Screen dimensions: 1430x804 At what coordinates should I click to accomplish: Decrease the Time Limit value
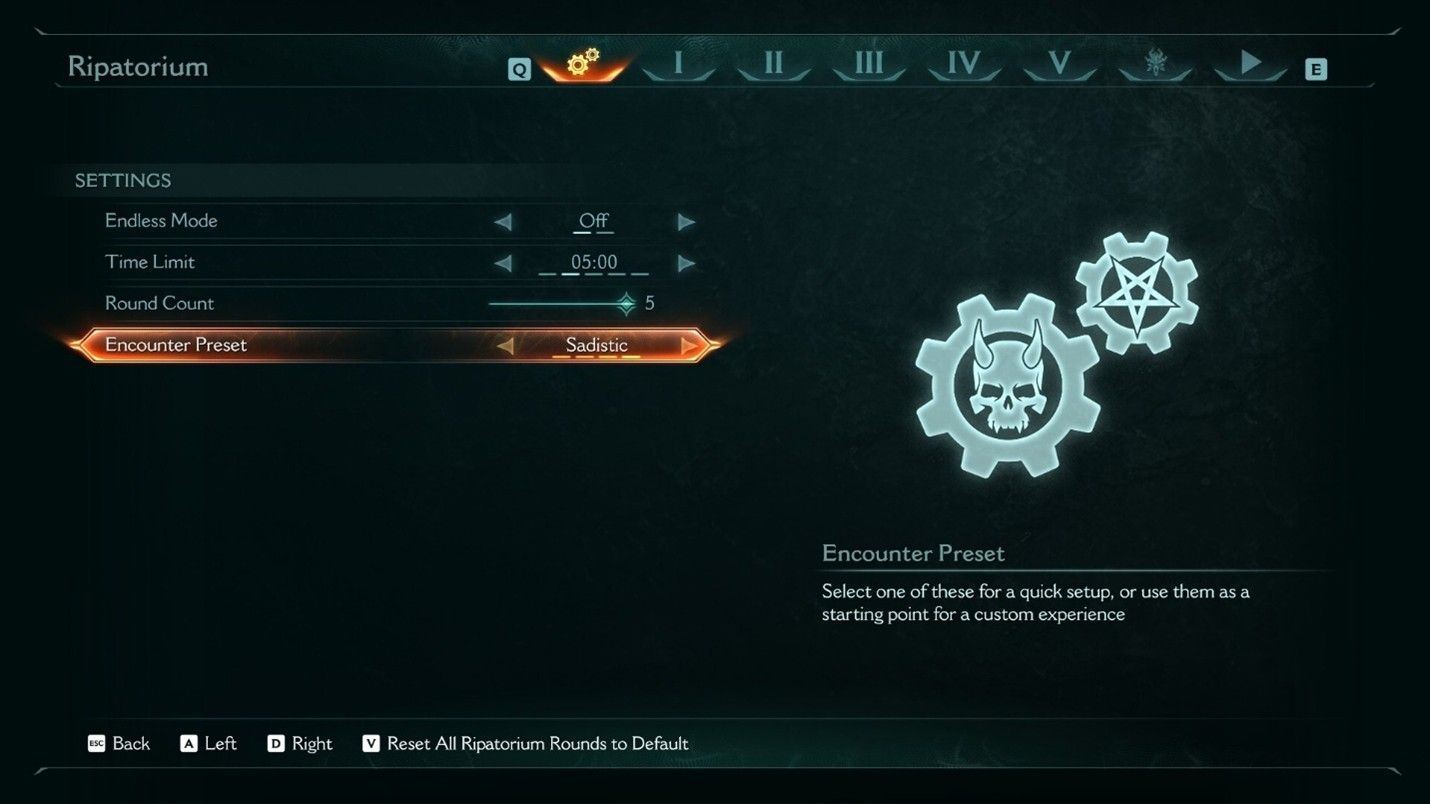pyautogui.click(x=504, y=262)
